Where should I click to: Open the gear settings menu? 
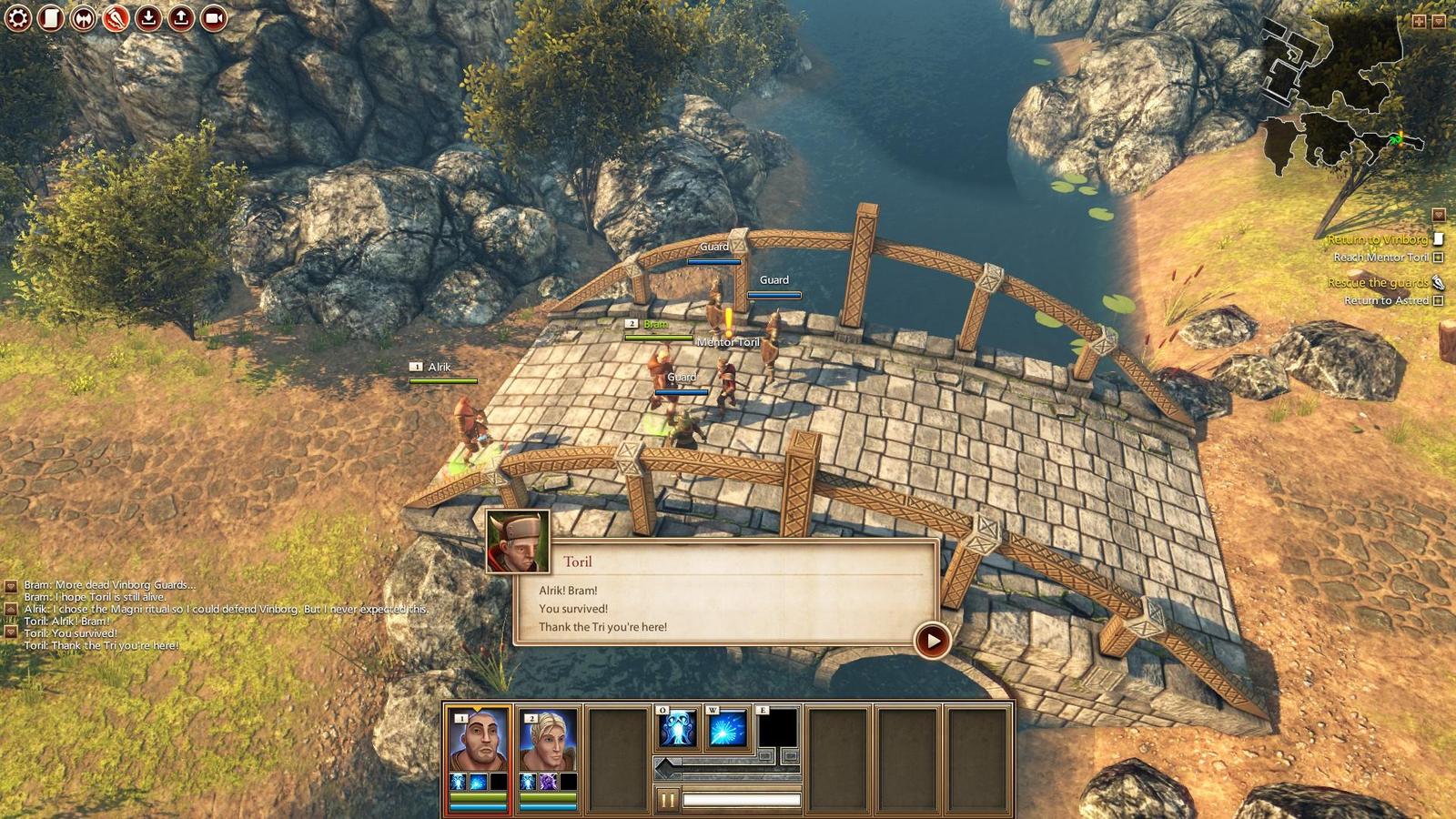(18, 17)
